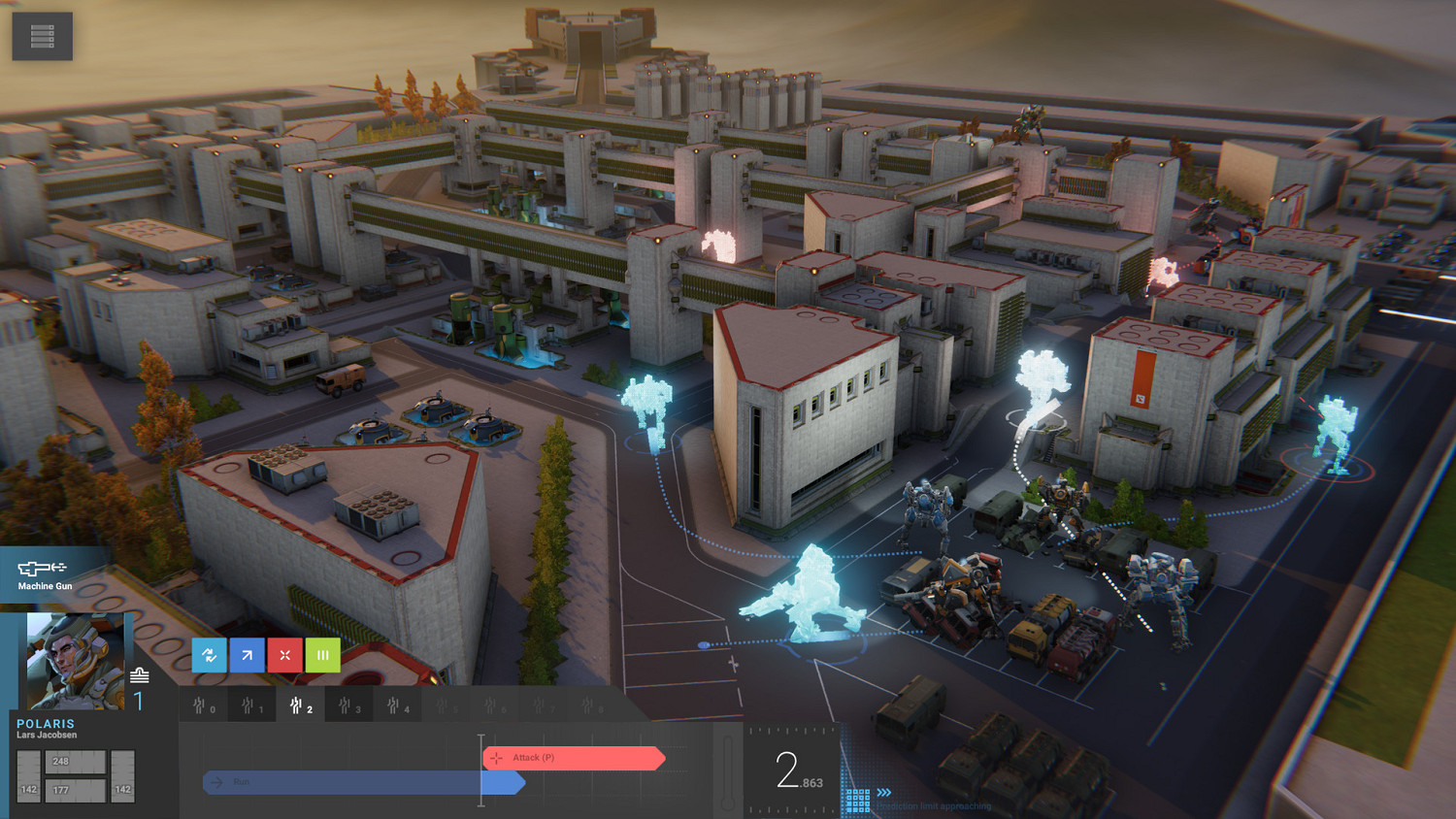Open the hamburger menu in the top-left corner
1456x819 pixels.
click(x=41, y=35)
